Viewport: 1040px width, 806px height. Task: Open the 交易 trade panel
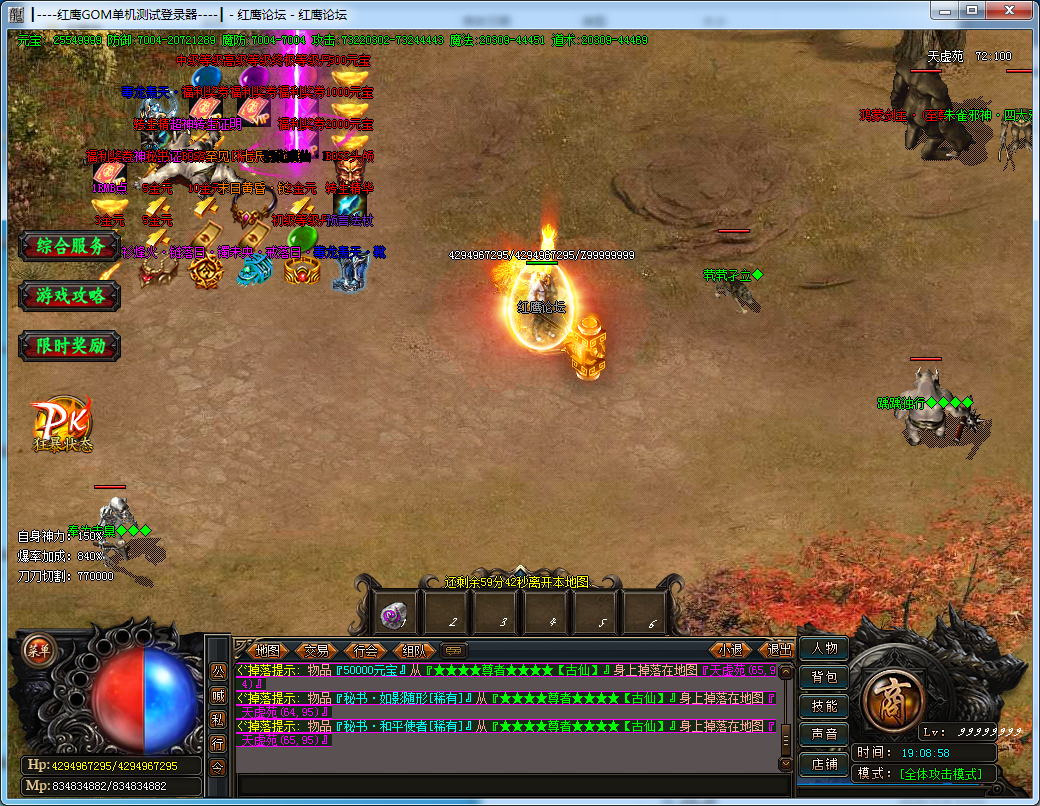(x=316, y=650)
